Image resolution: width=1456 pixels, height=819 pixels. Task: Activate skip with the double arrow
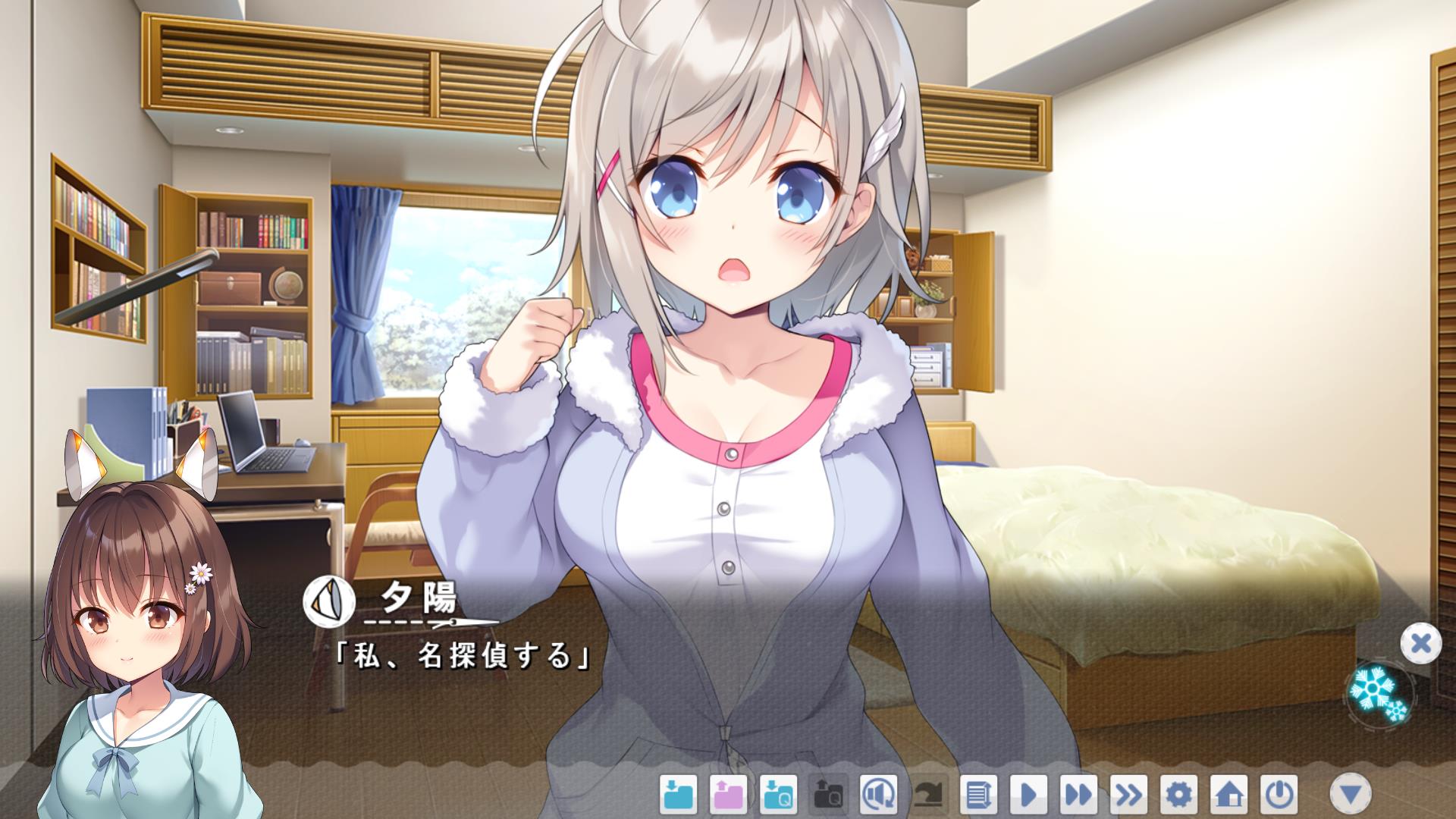(1078, 795)
